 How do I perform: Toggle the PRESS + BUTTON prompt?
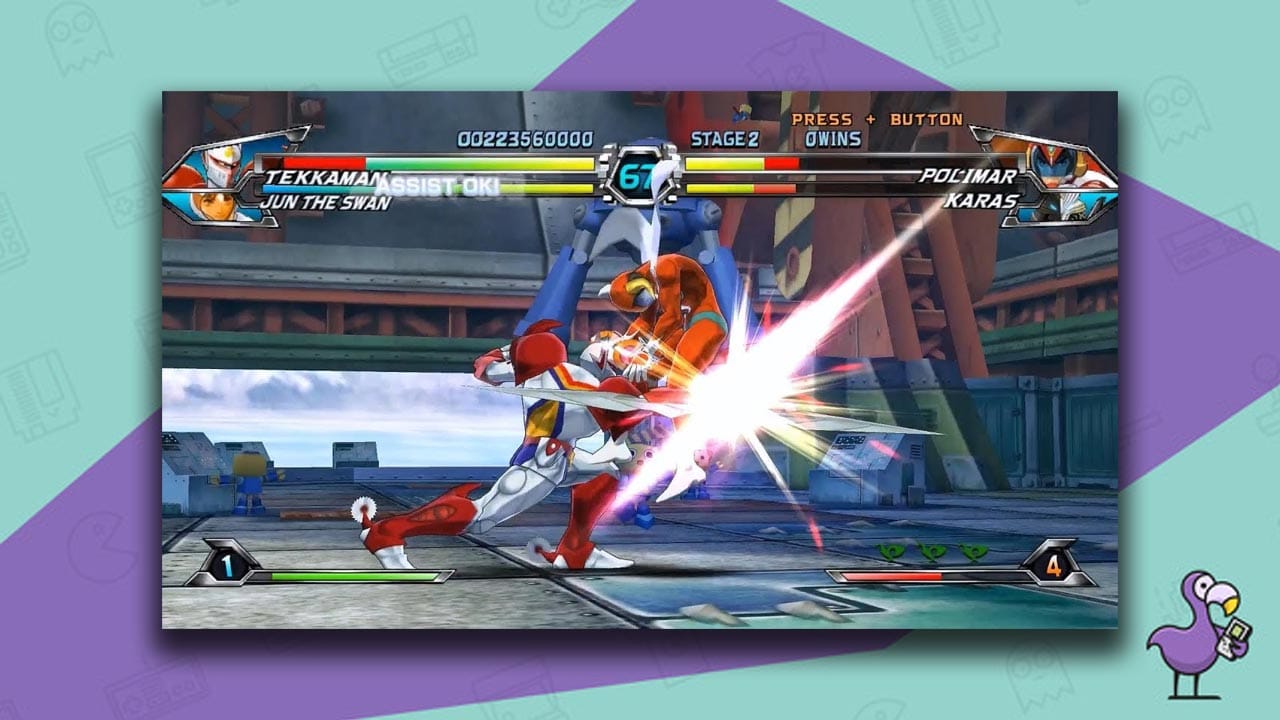point(875,117)
